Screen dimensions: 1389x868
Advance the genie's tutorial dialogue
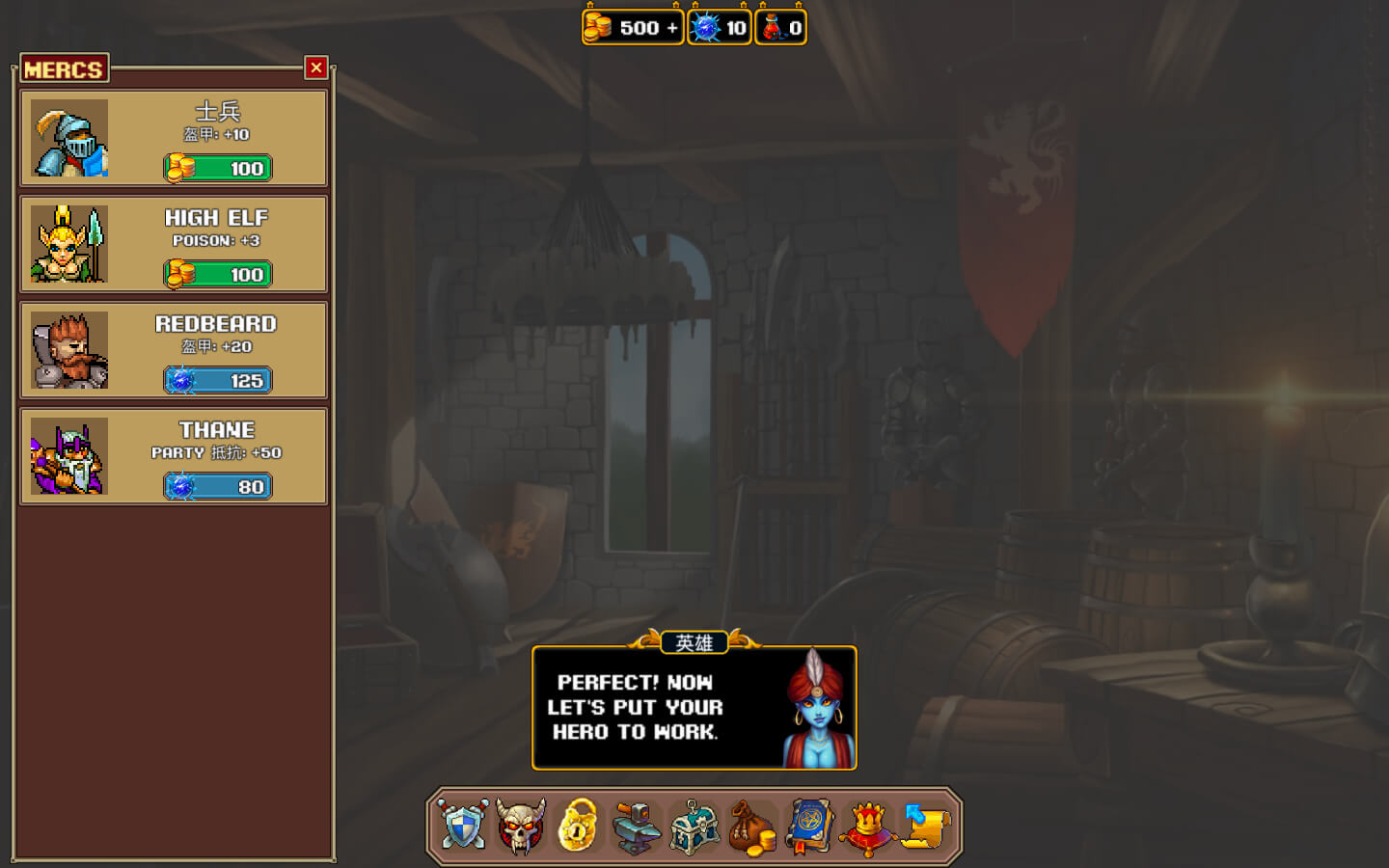coord(694,708)
